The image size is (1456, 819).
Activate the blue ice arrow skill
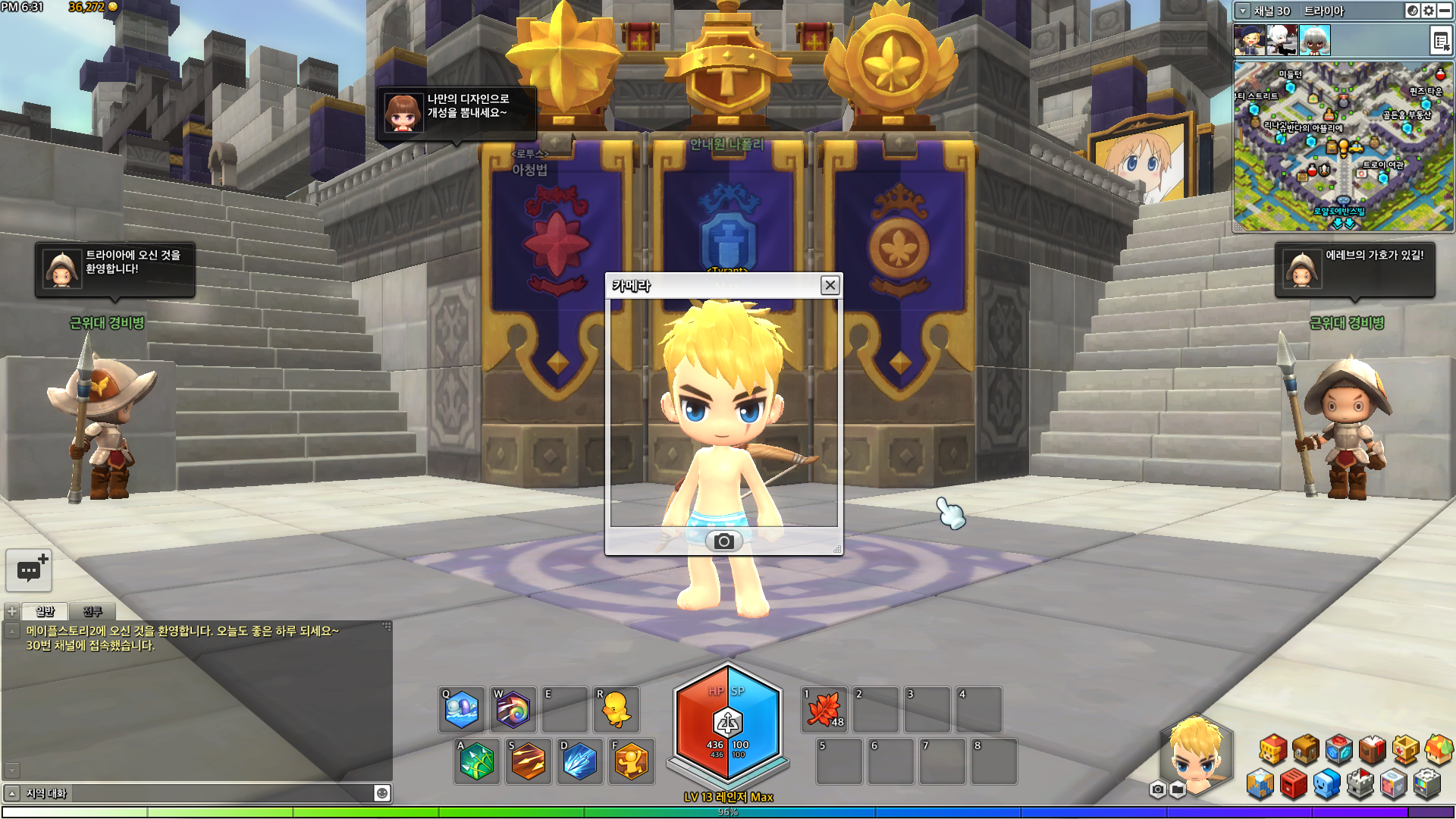[579, 761]
